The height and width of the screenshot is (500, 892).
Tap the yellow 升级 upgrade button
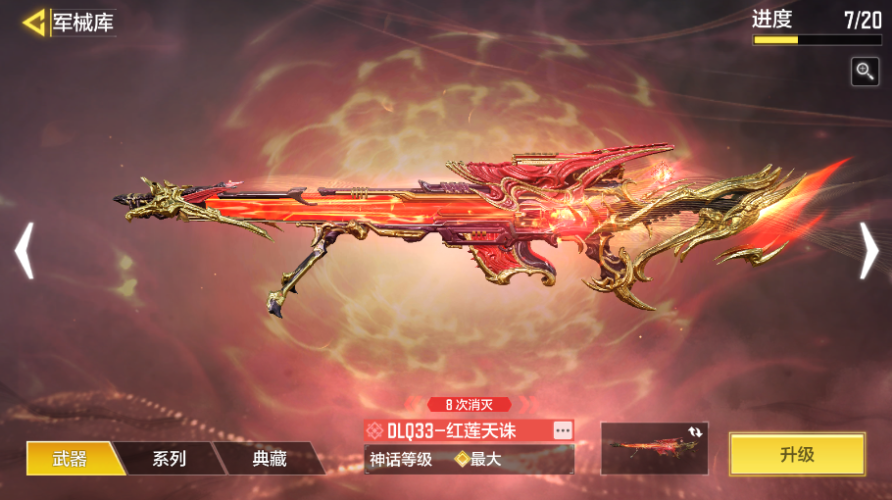click(797, 454)
